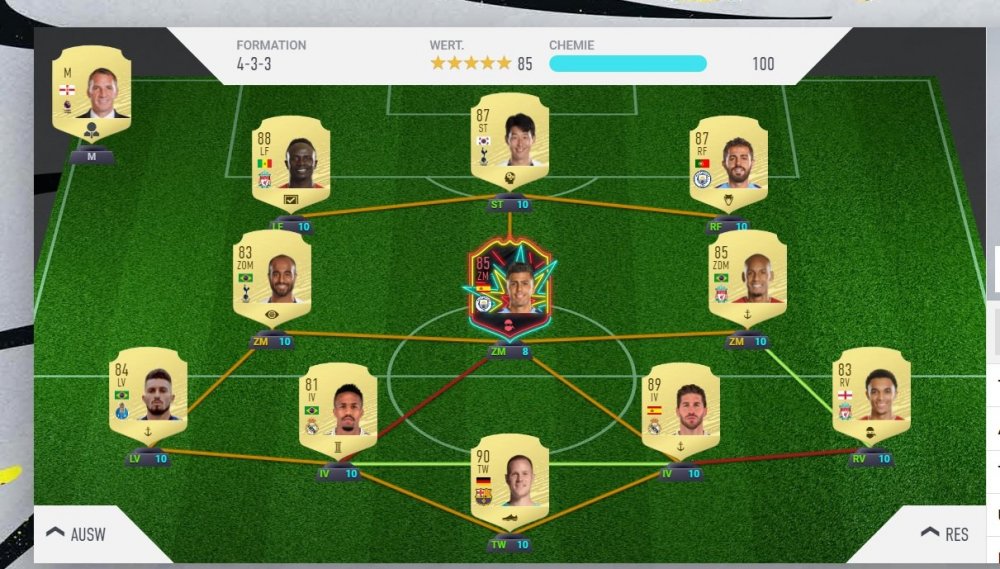Select the 81-rated IV defender card
Screen dimensions: 1000x569
(x=339, y=411)
